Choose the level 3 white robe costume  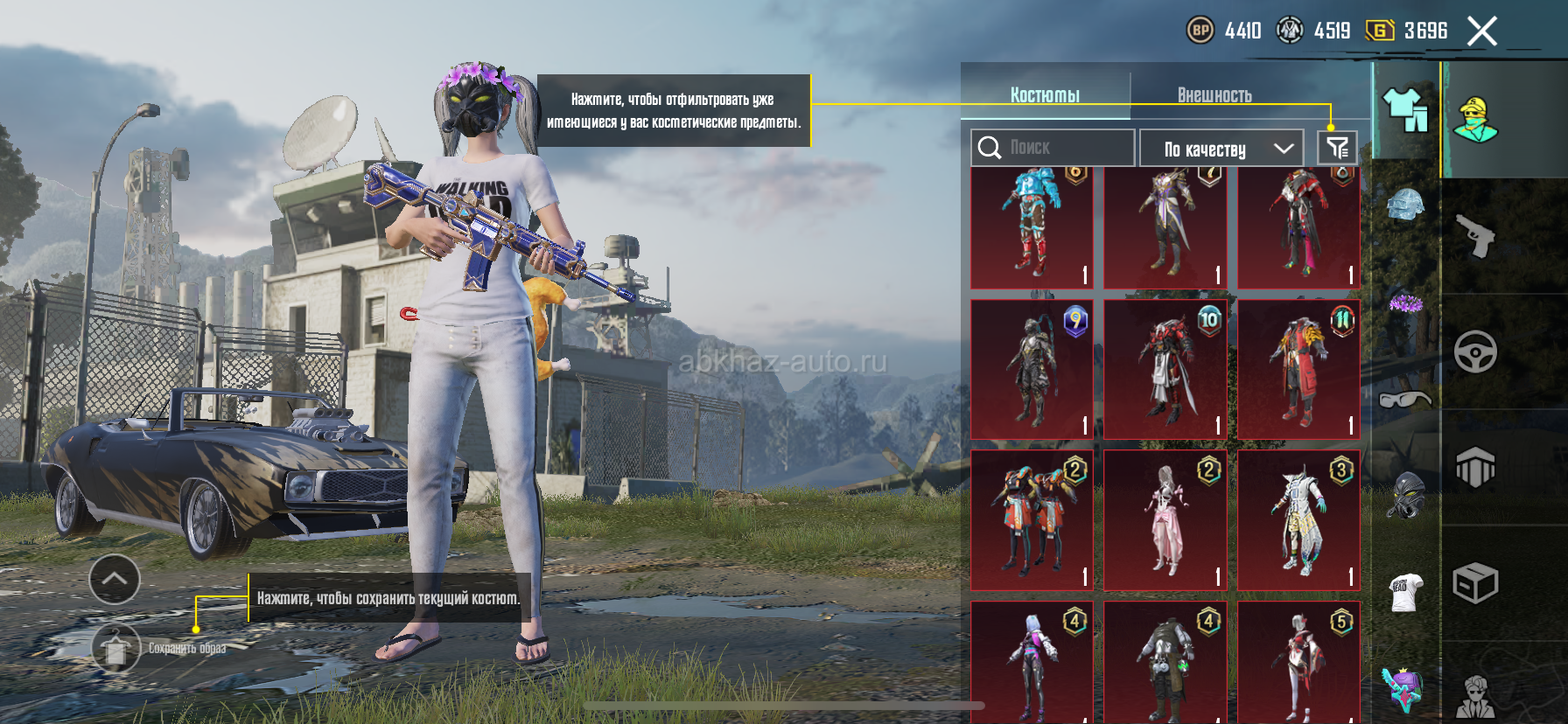[x=1298, y=520]
